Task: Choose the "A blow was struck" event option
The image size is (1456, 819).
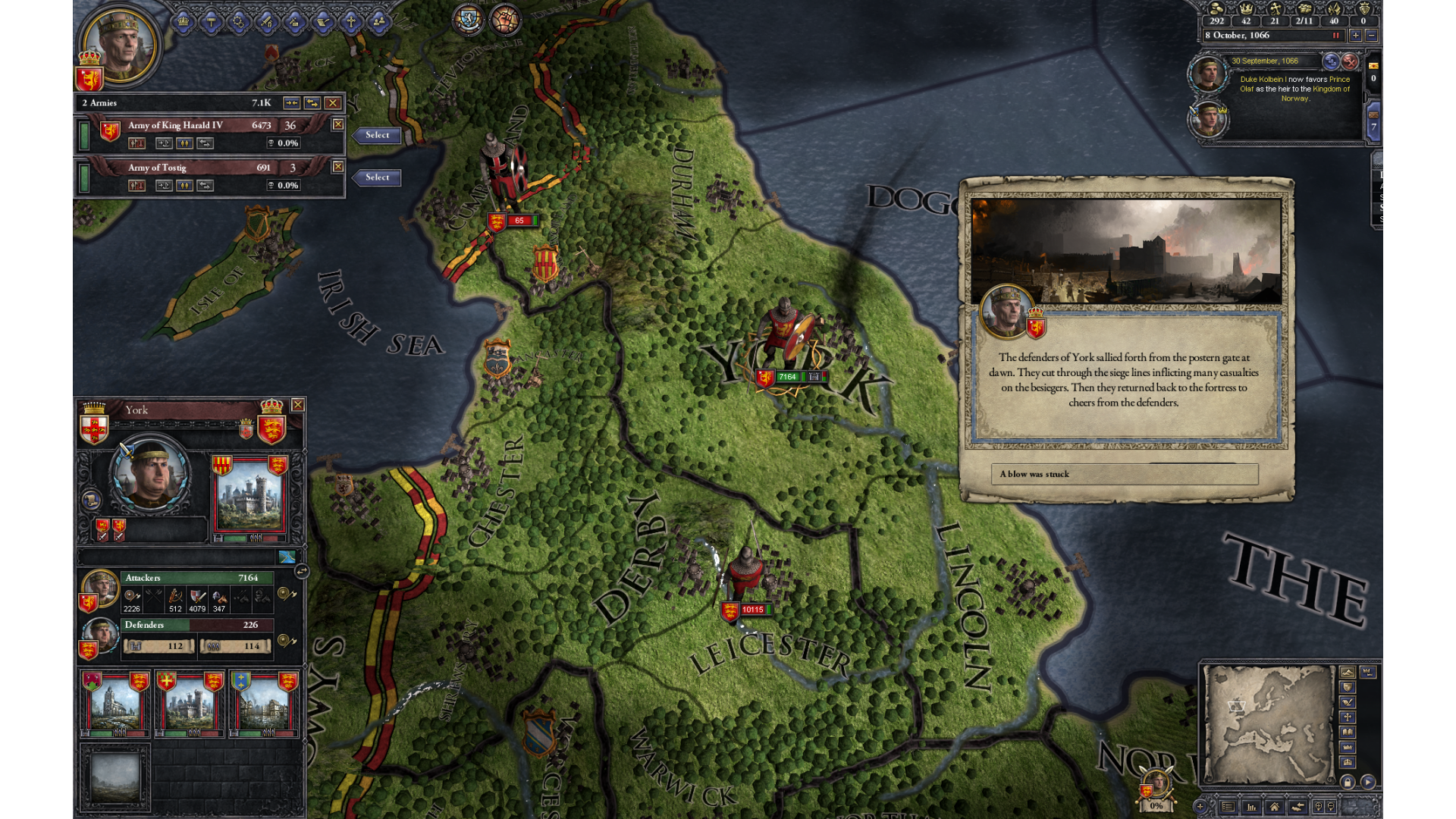Action: pyautogui.click(x=1124, y=474)
